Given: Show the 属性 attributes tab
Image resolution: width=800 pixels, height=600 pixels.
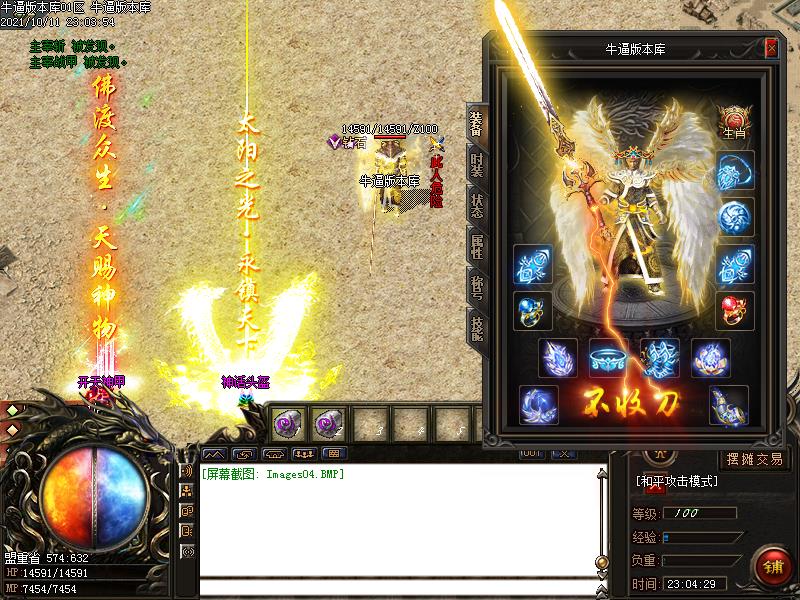Looking at the screenshot, I should [x=476, y=245].
